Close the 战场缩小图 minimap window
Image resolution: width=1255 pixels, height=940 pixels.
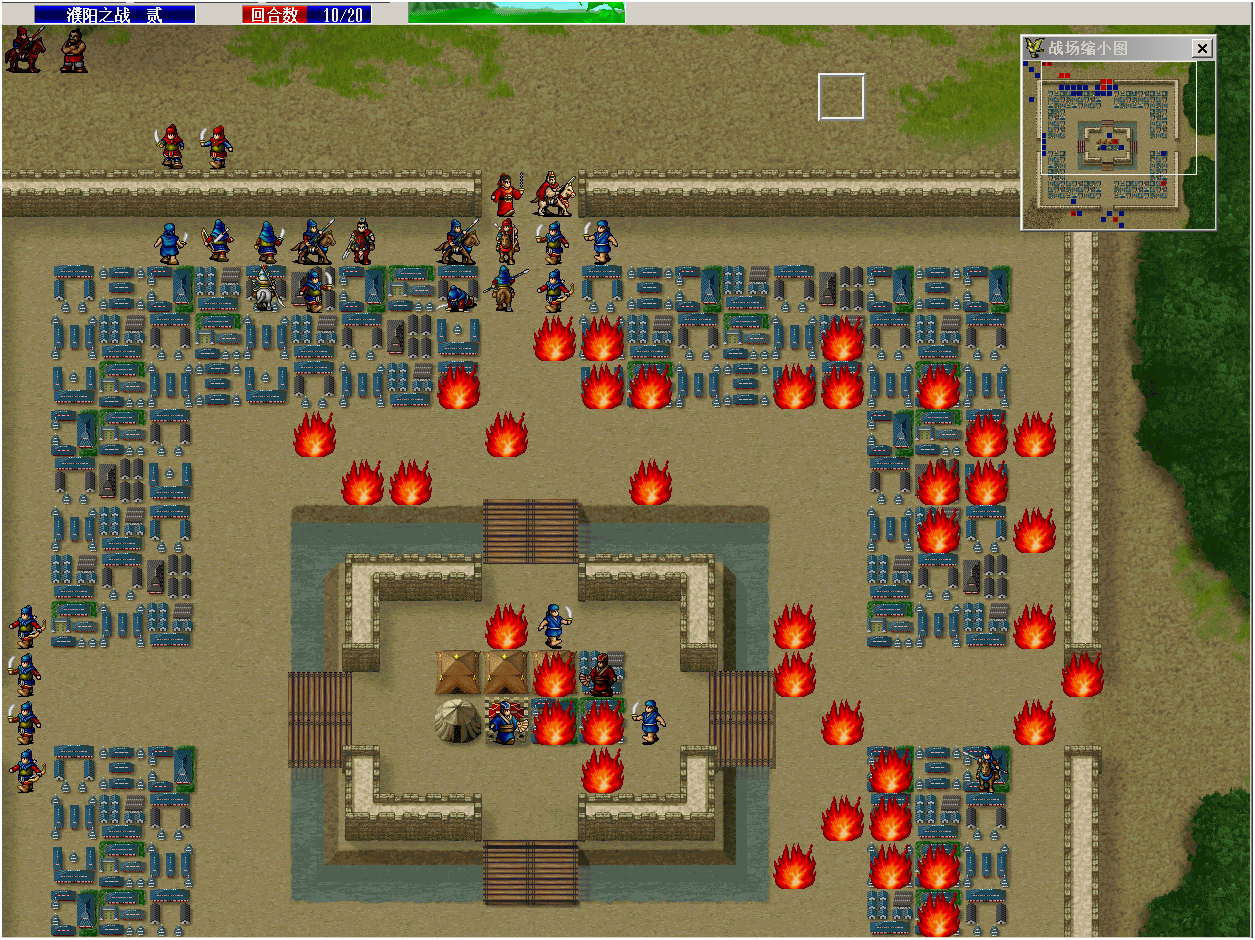click(x=1202, y=48)
